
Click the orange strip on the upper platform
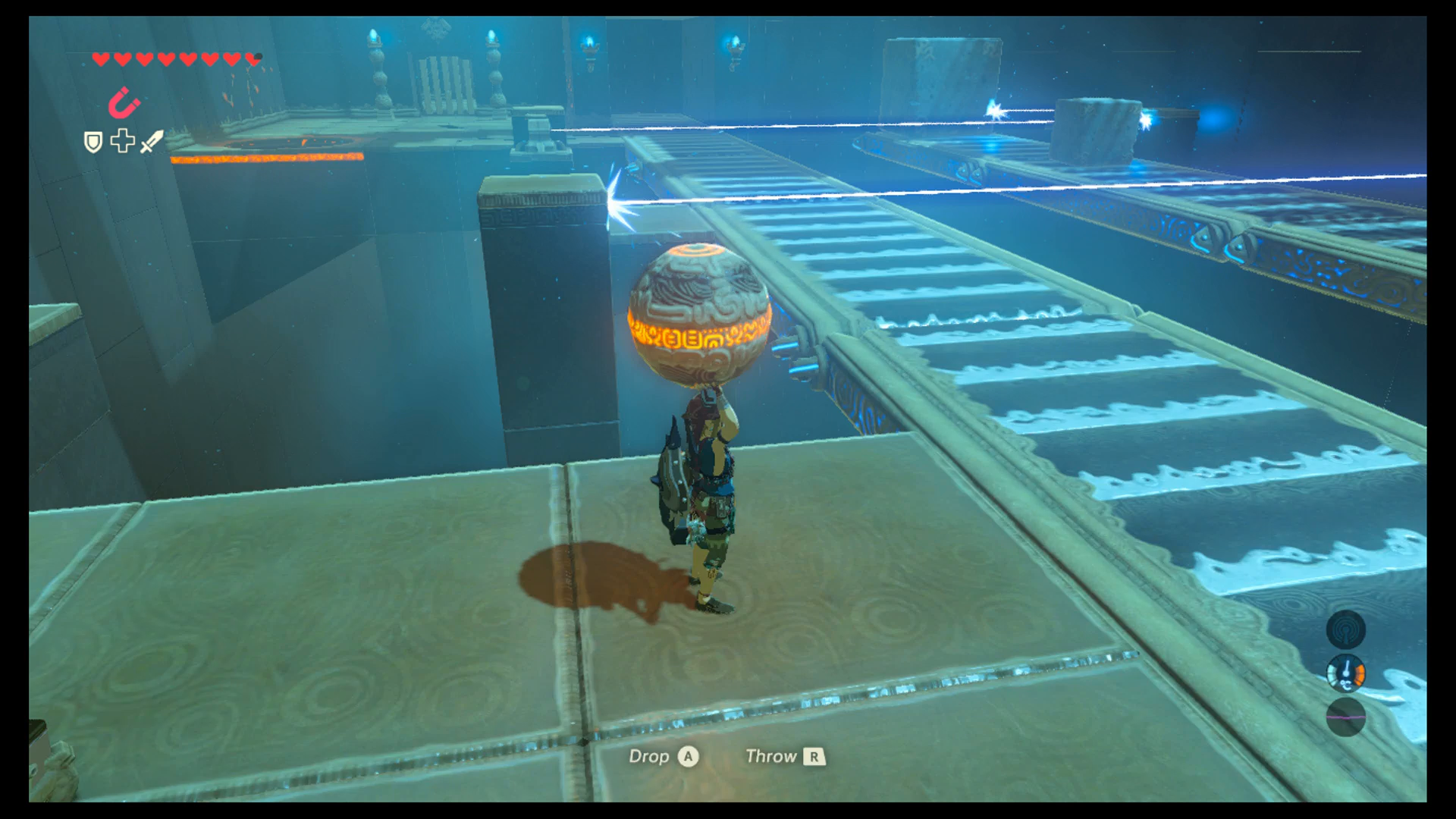point(265,157)
